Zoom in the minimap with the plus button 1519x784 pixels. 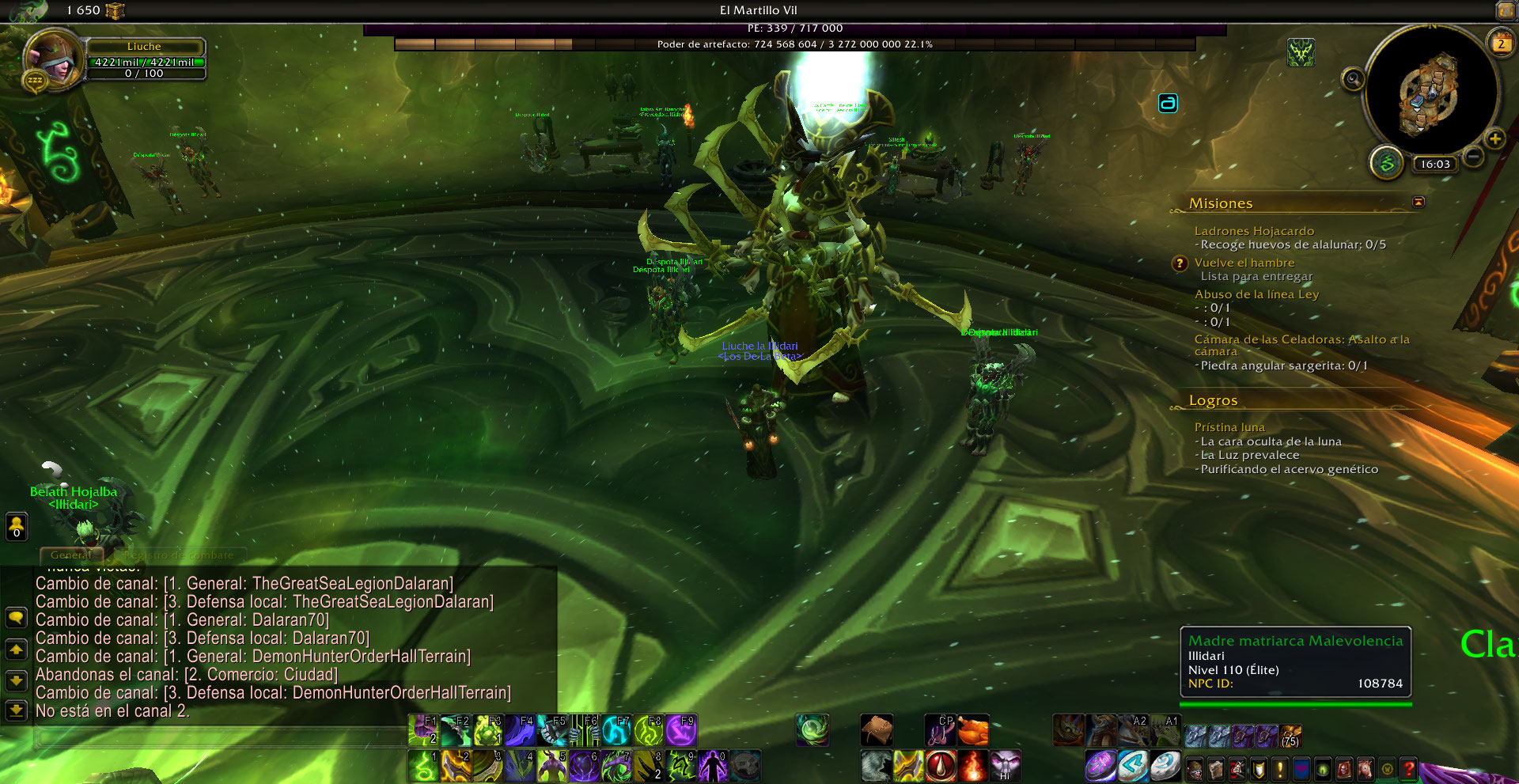tap(1494, 139)
